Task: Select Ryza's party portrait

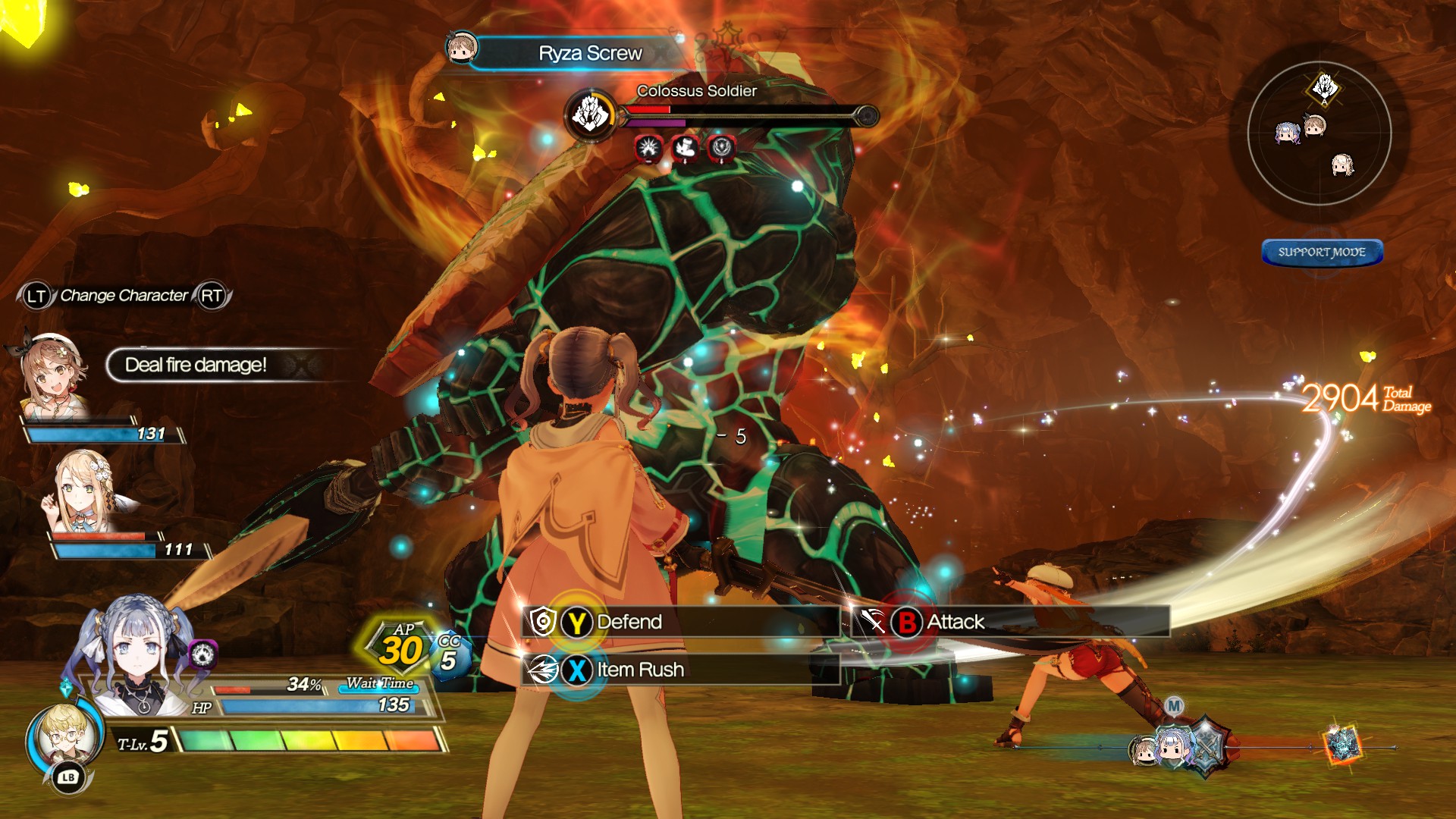Action: (52, 373)
